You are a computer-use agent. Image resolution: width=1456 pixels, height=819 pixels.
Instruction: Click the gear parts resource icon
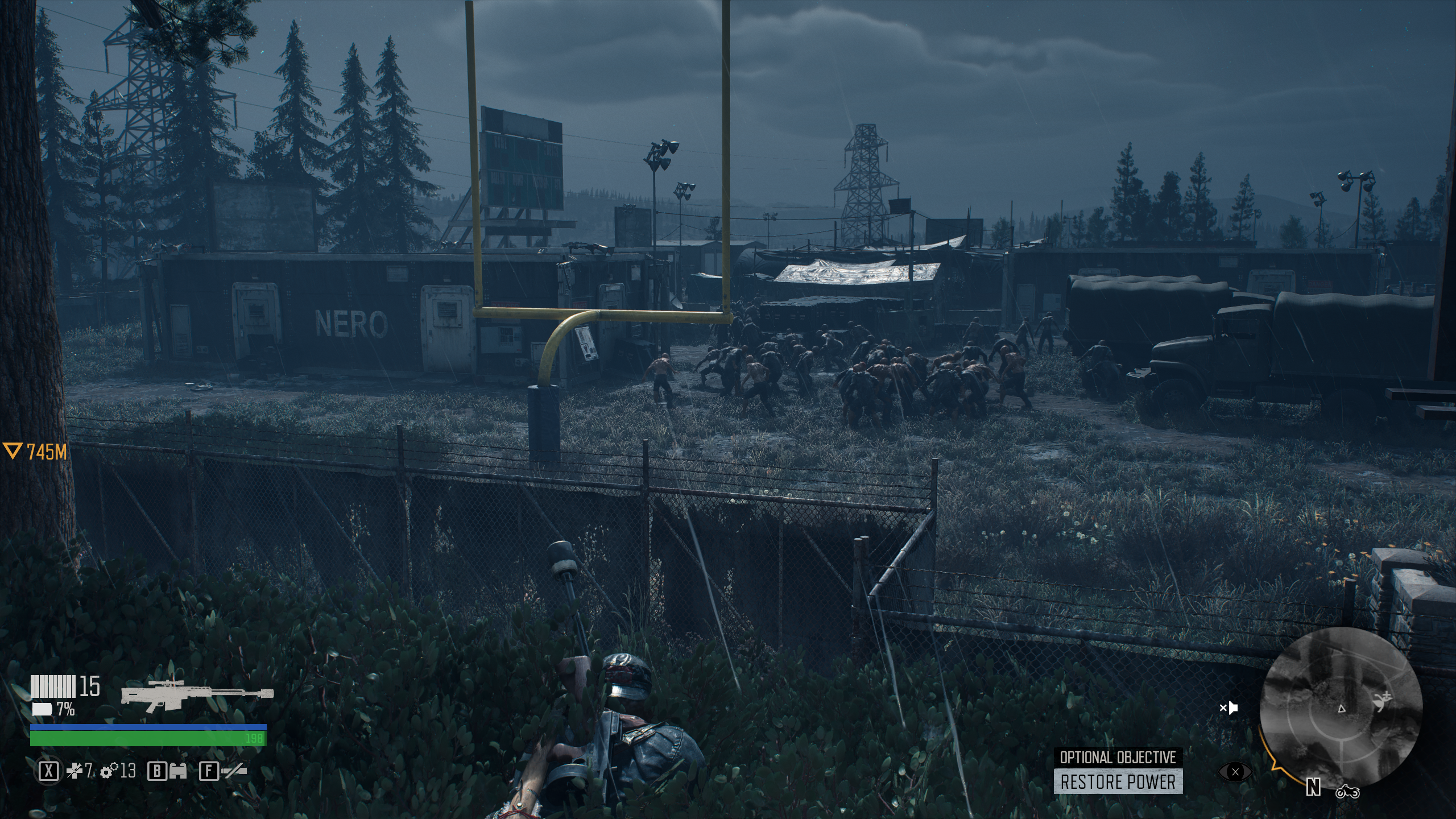tap(109, 771)
